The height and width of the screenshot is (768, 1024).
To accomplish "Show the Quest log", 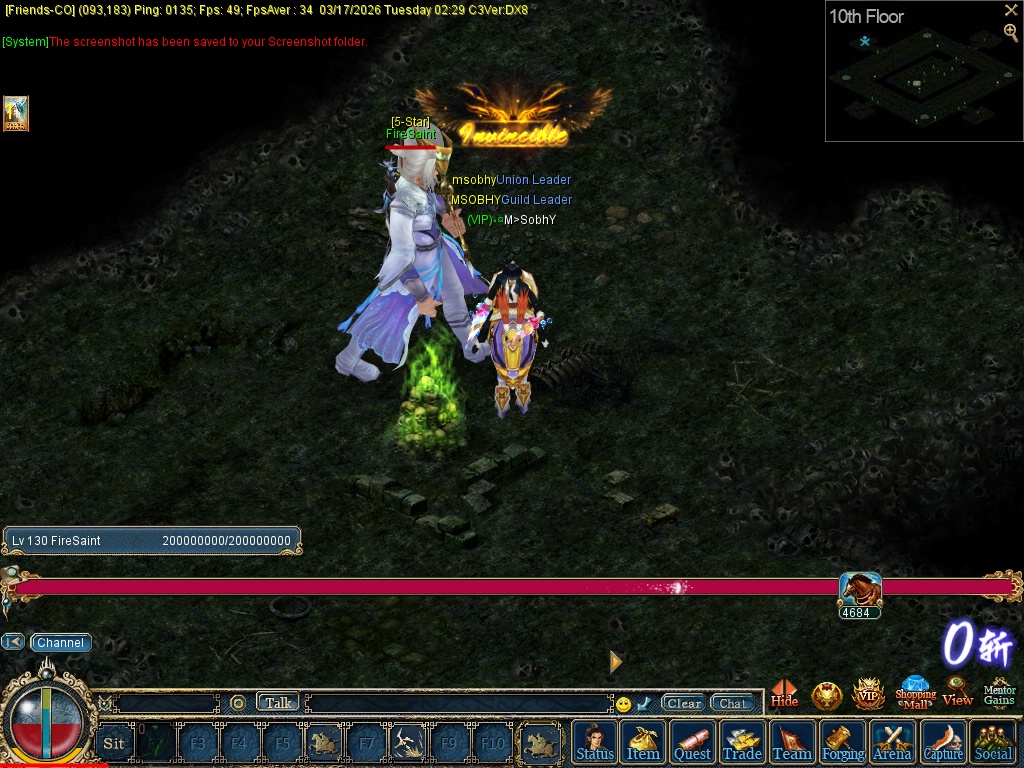I will point(692,742).
